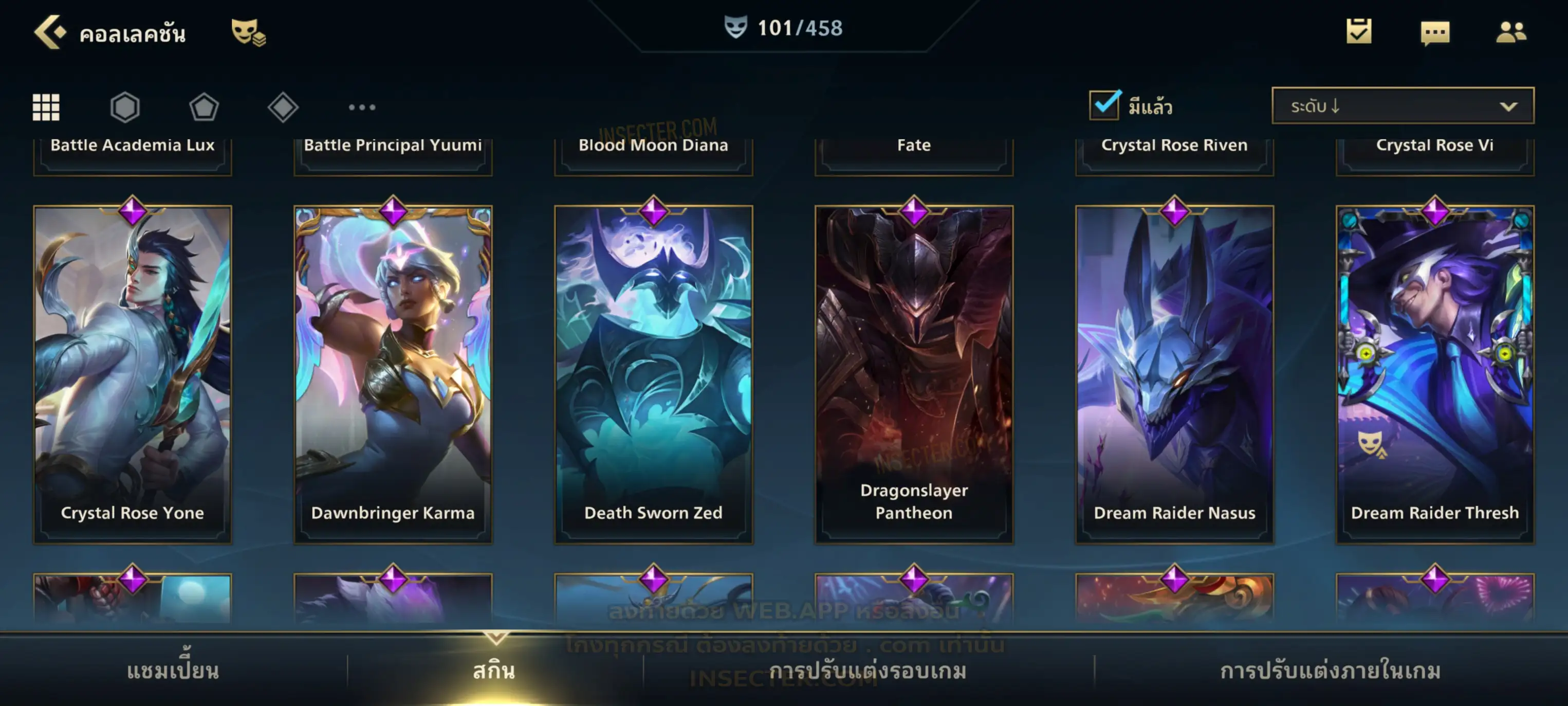Switch to the แชมเปี้ยน (Champions) tab
The image size is (1568, 706).
(x=173, y=671)
